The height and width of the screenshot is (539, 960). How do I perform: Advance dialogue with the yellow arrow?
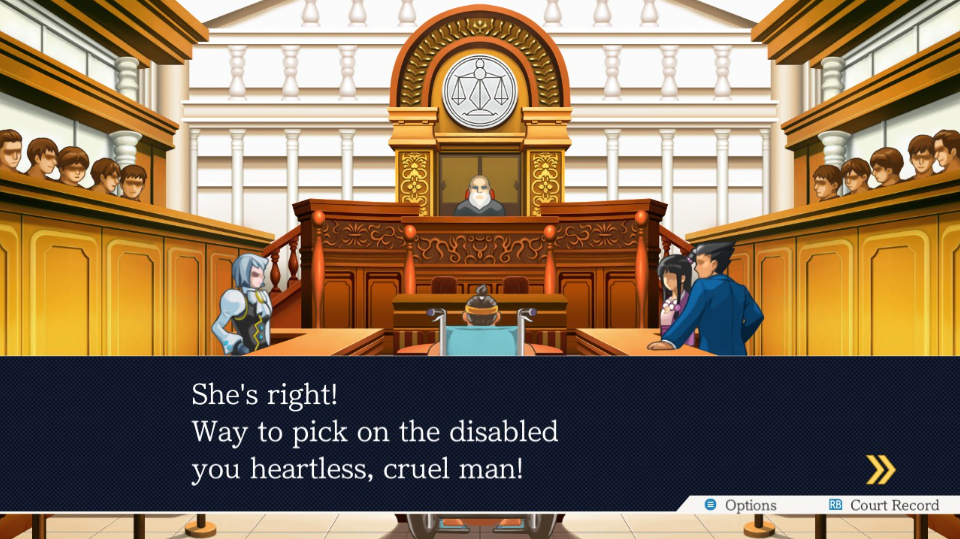coord(880,469)
